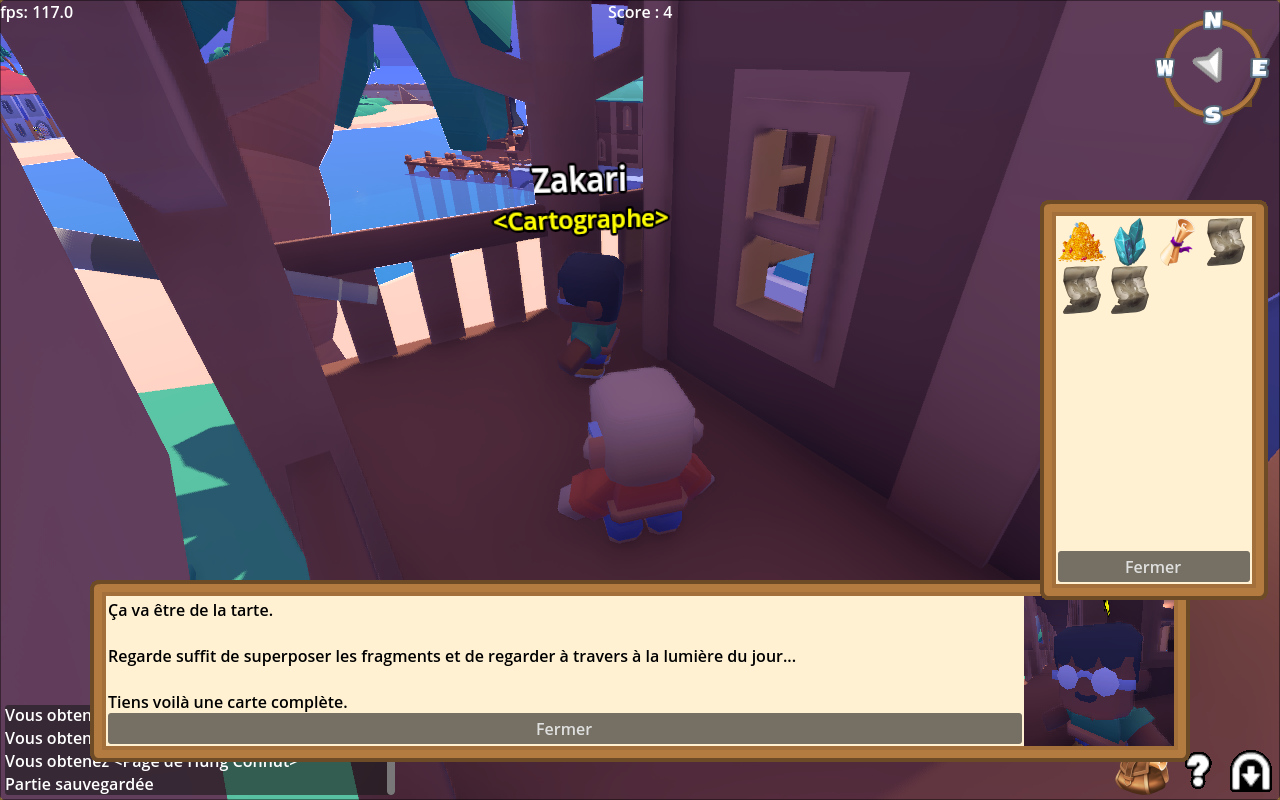The width and height of the screenshot is (1280, 800).
Task: Choose the rolled scroll with purple ribbon
Action: point(1178,242)
